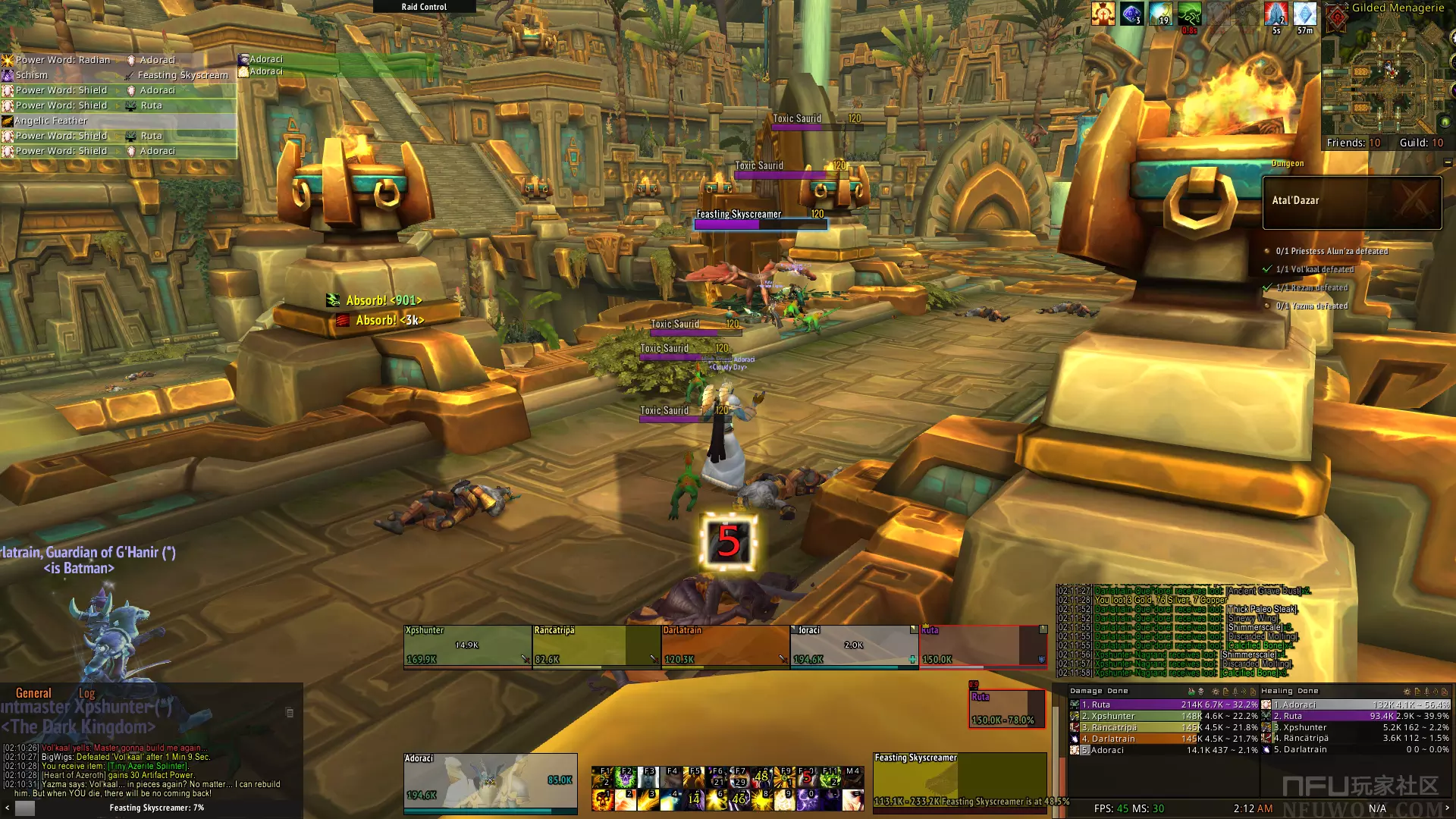The image size is (1456, 819).
Task: Switch to the Log chat tab
Action: pyautogui.click(x=86, y=693)
